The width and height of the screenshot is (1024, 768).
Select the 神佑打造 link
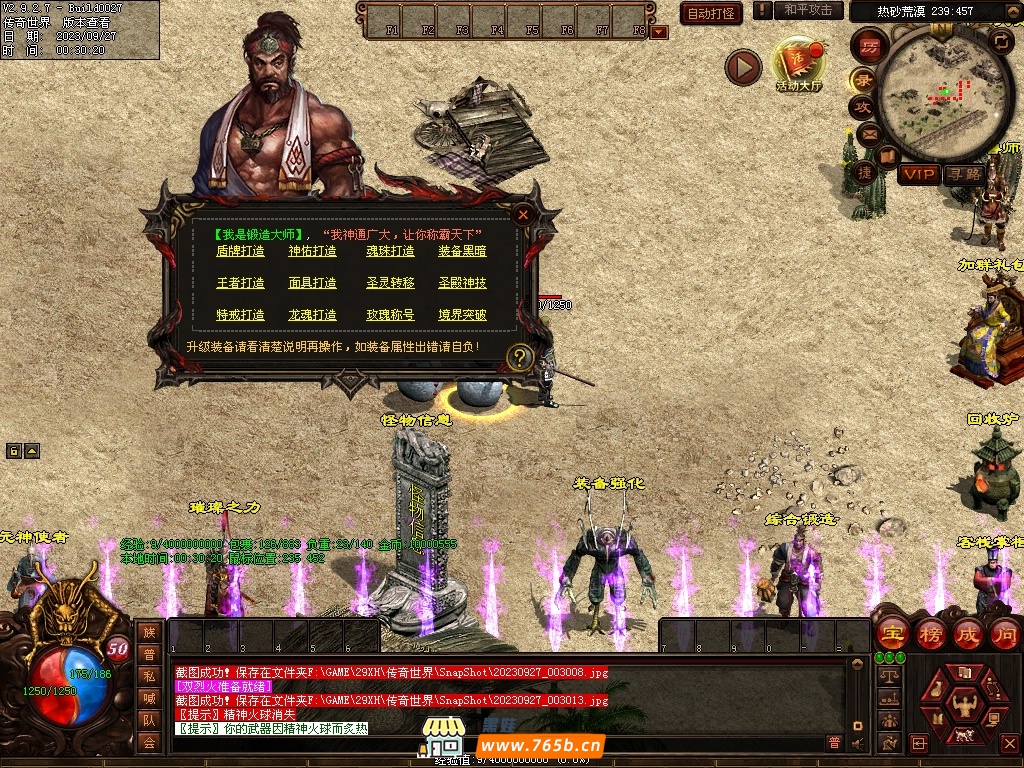click(313, 252)
